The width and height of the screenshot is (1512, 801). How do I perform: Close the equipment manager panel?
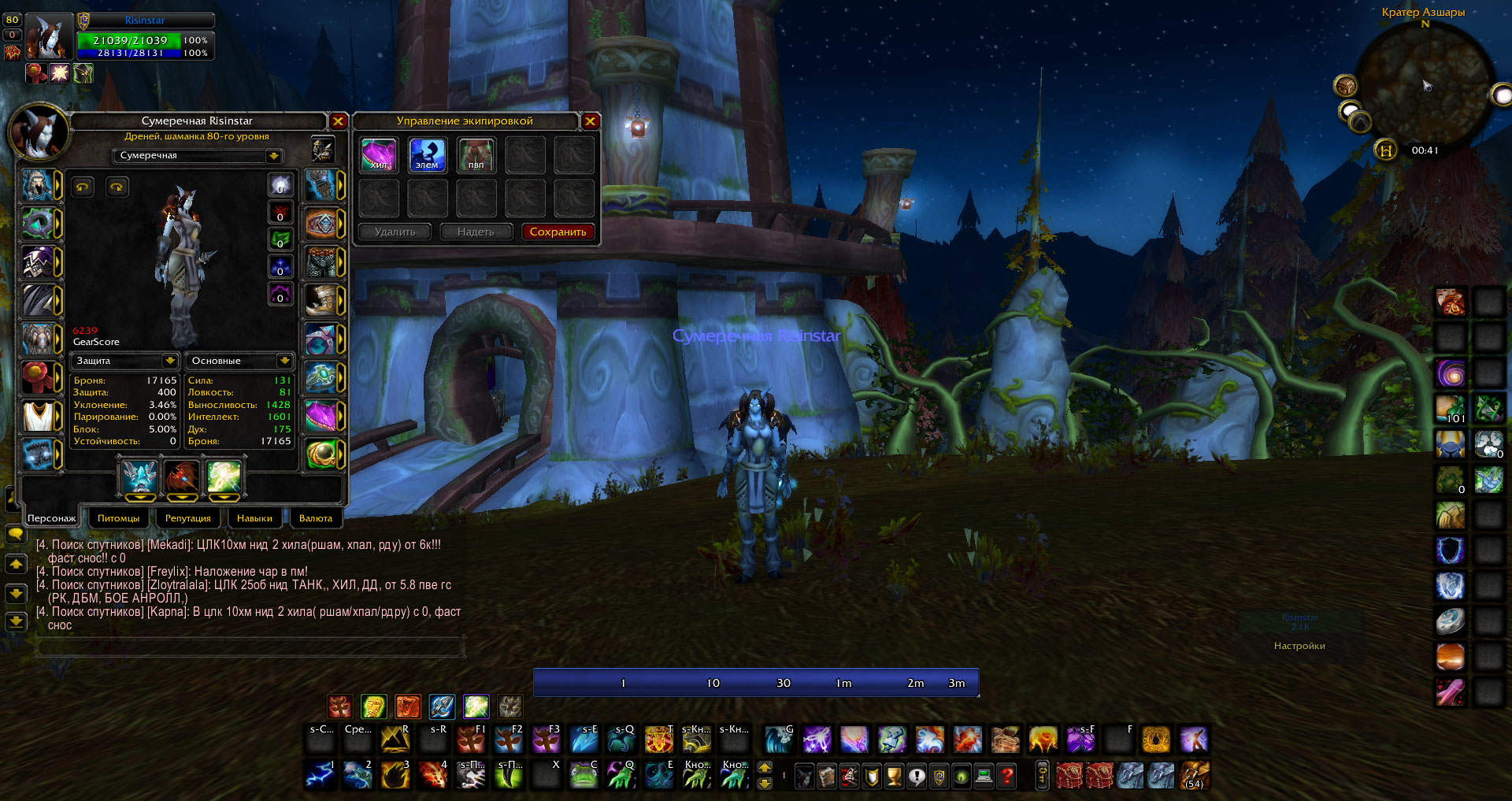pyautogui.click(x=590, y=121)
